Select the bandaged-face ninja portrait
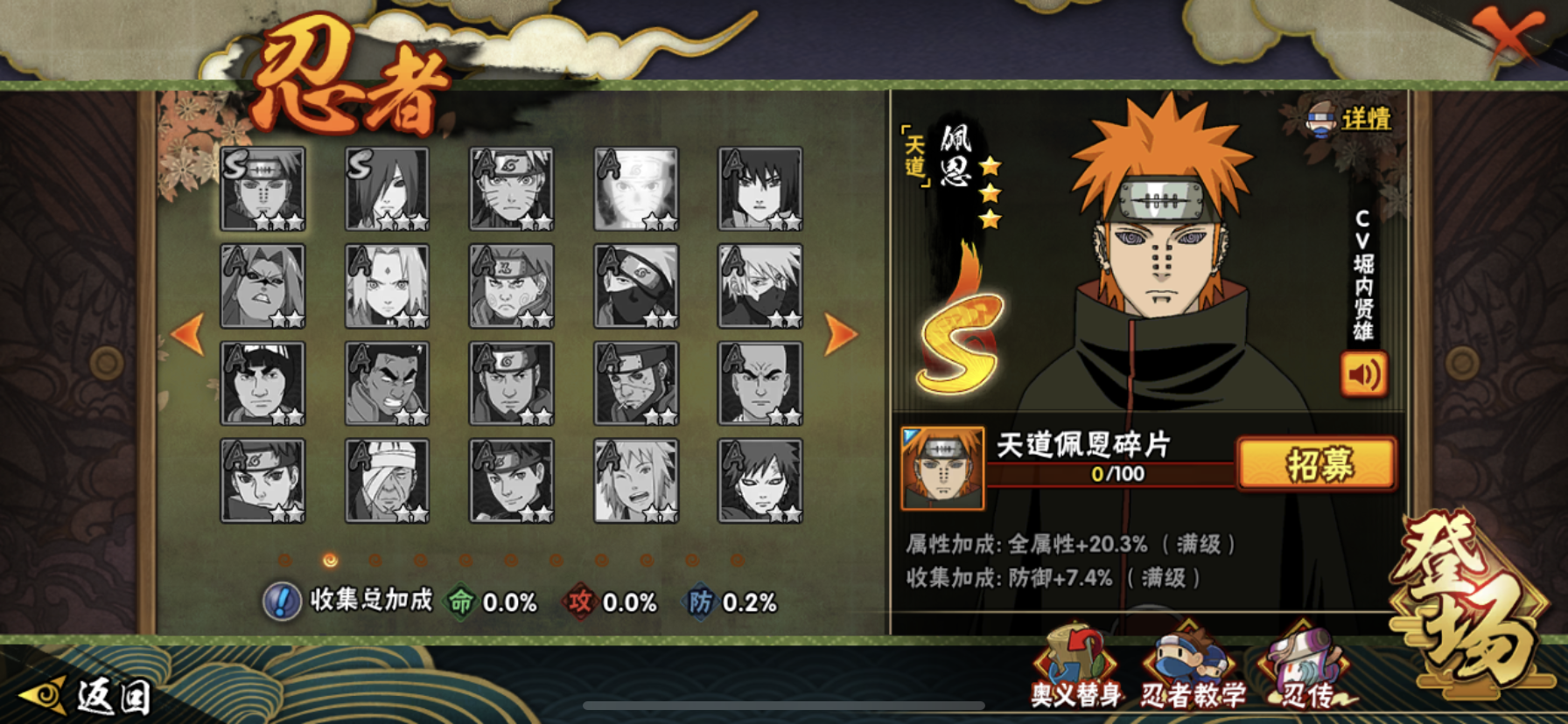This screenshot has width=1568, height=724. pyautogui.click(x=387, y=481)
